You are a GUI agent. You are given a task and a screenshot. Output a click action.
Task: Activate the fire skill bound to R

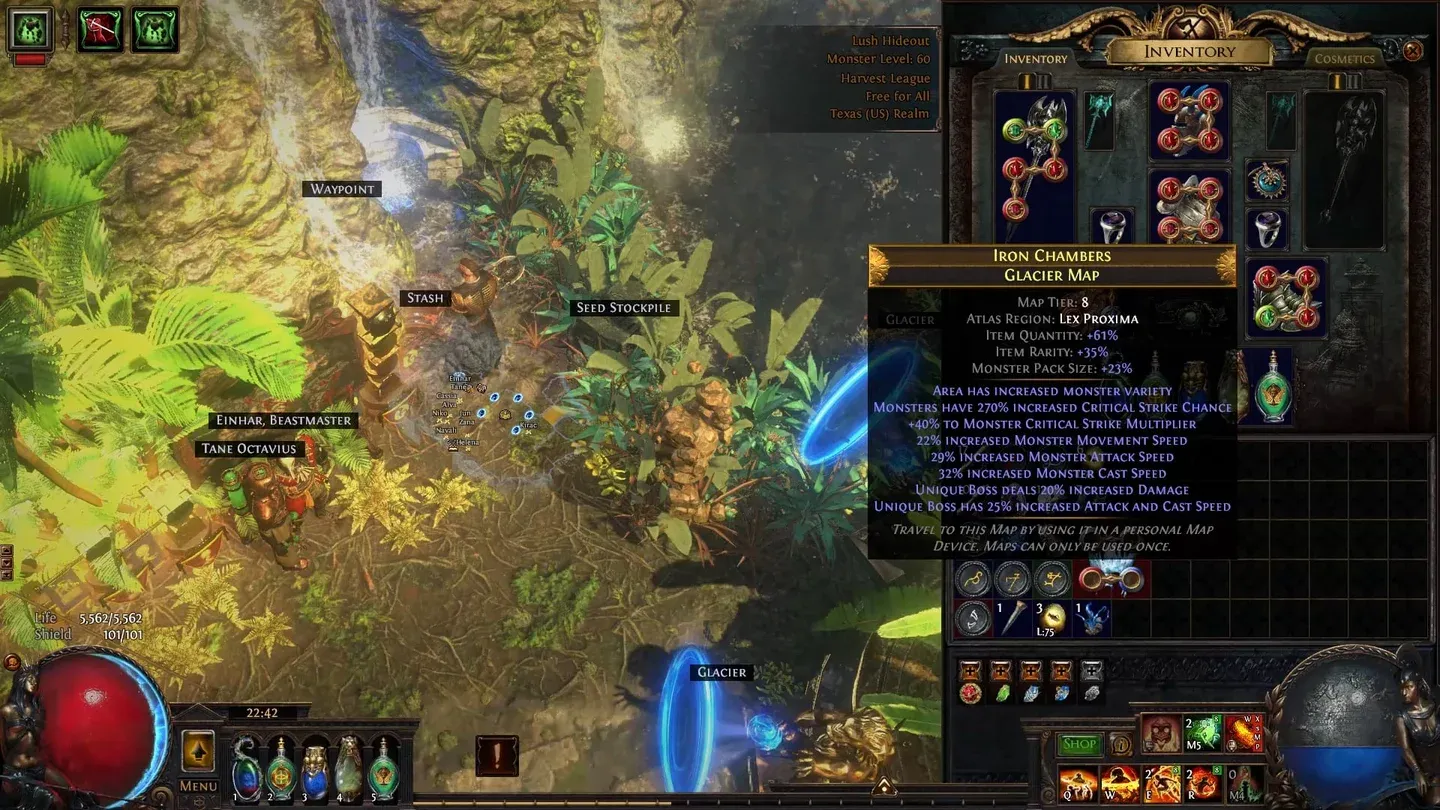[1203, 784]
